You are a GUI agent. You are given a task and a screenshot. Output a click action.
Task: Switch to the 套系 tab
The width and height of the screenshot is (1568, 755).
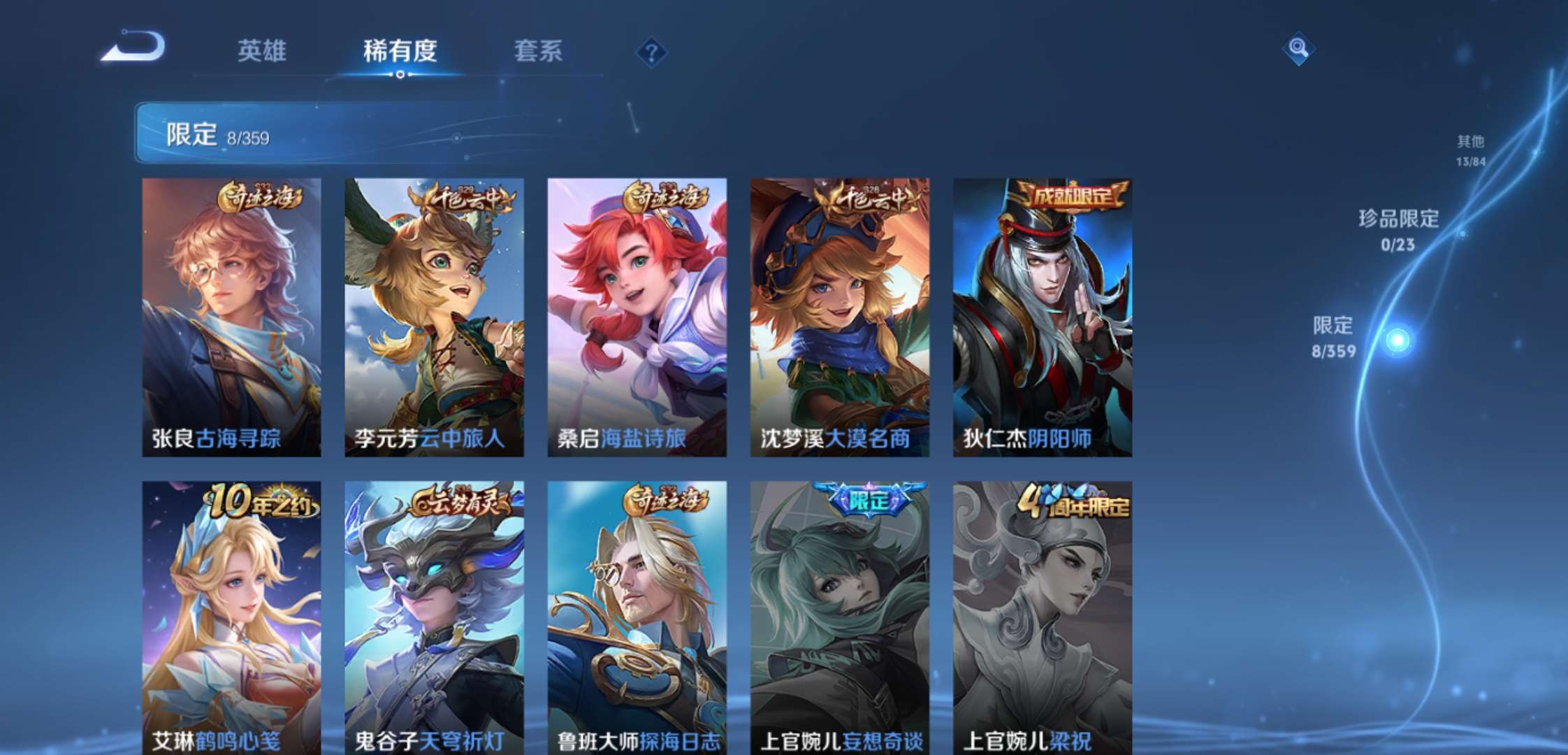pos(538,51)
